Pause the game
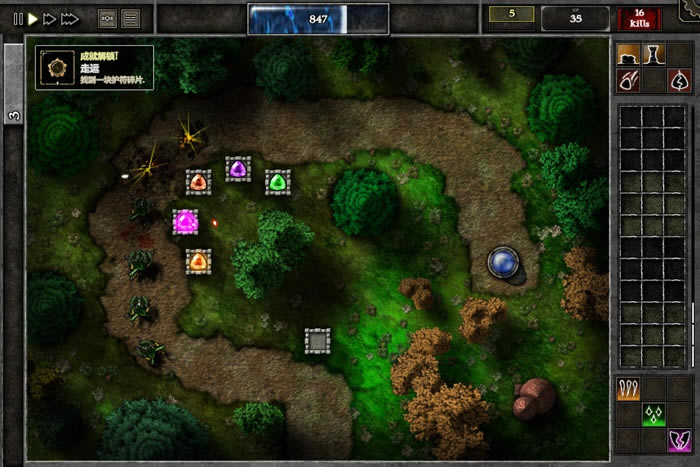Viewport: 700px width, 467px height. coord(17,18)
